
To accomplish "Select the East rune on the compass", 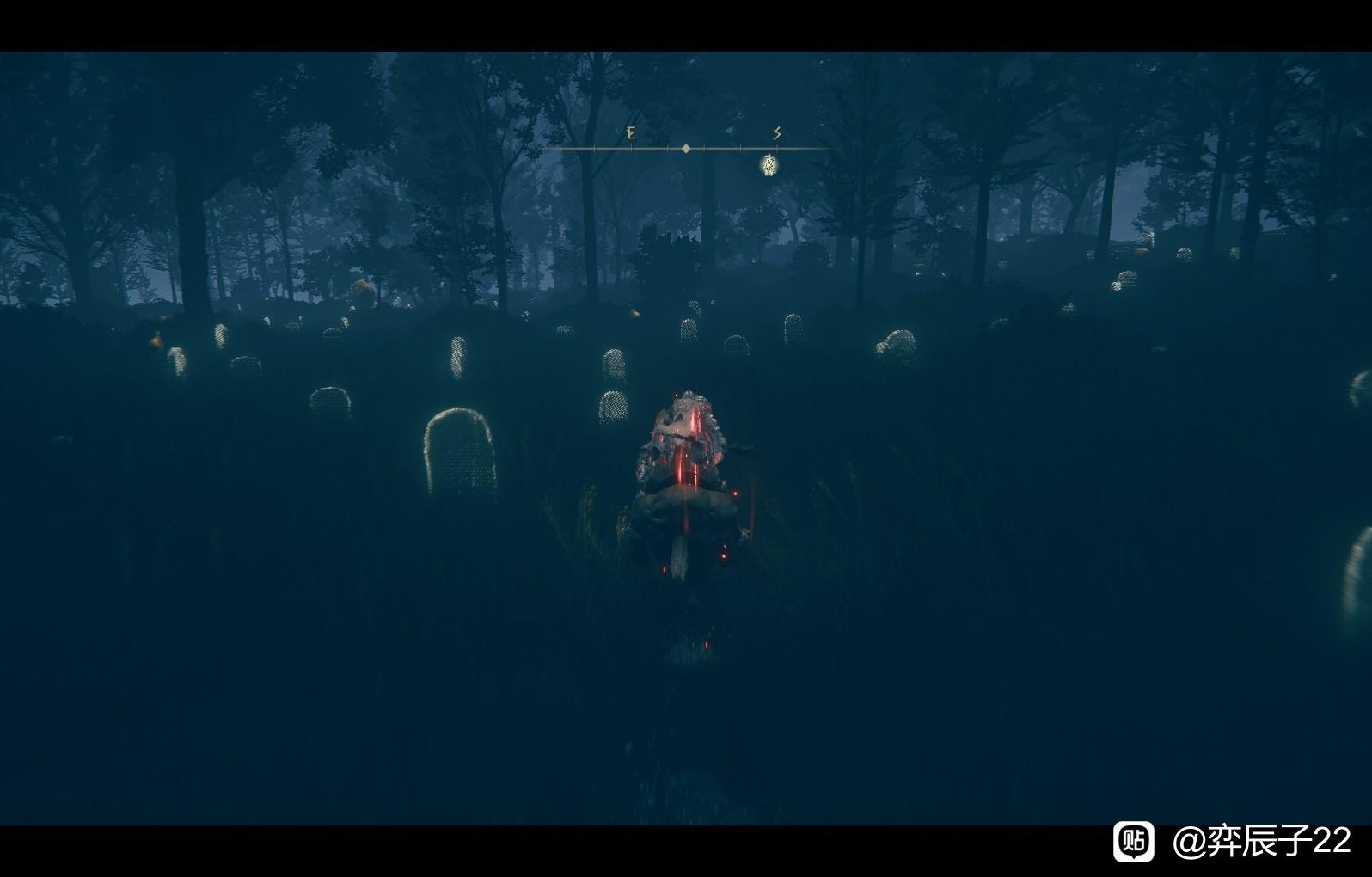I will [x=631, y=133].
